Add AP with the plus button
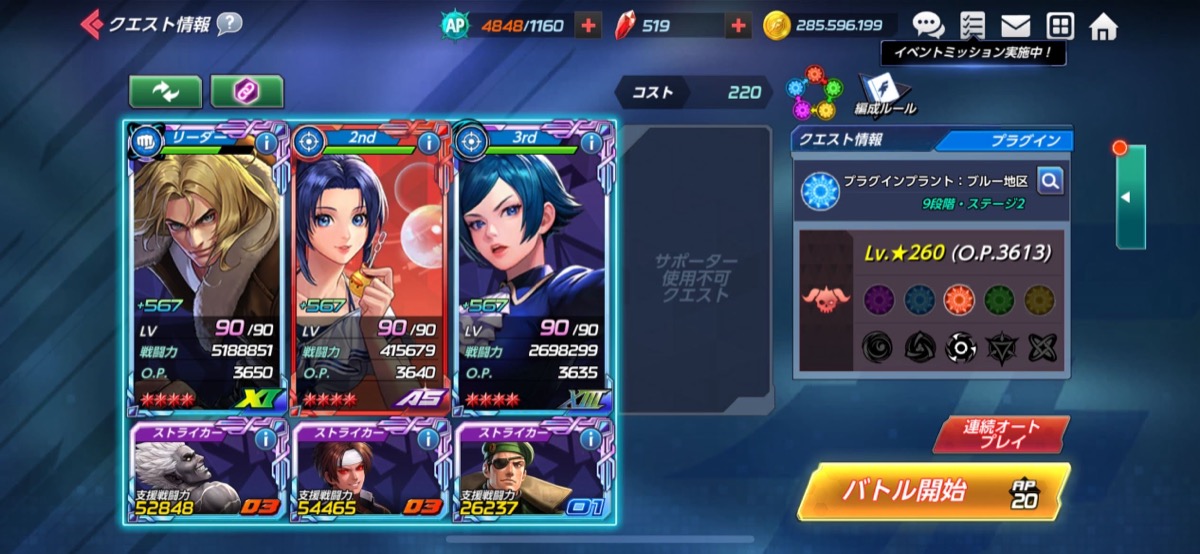Screen dimensions: 1200x554 pos(589,26)
